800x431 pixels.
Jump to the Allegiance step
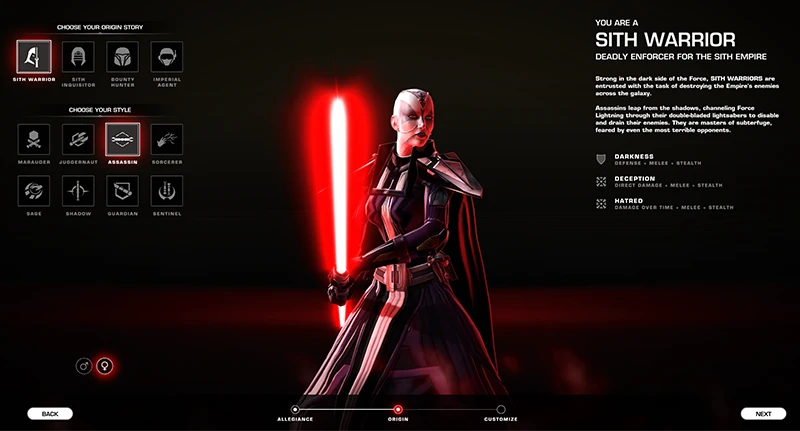(x=295, y=409)
